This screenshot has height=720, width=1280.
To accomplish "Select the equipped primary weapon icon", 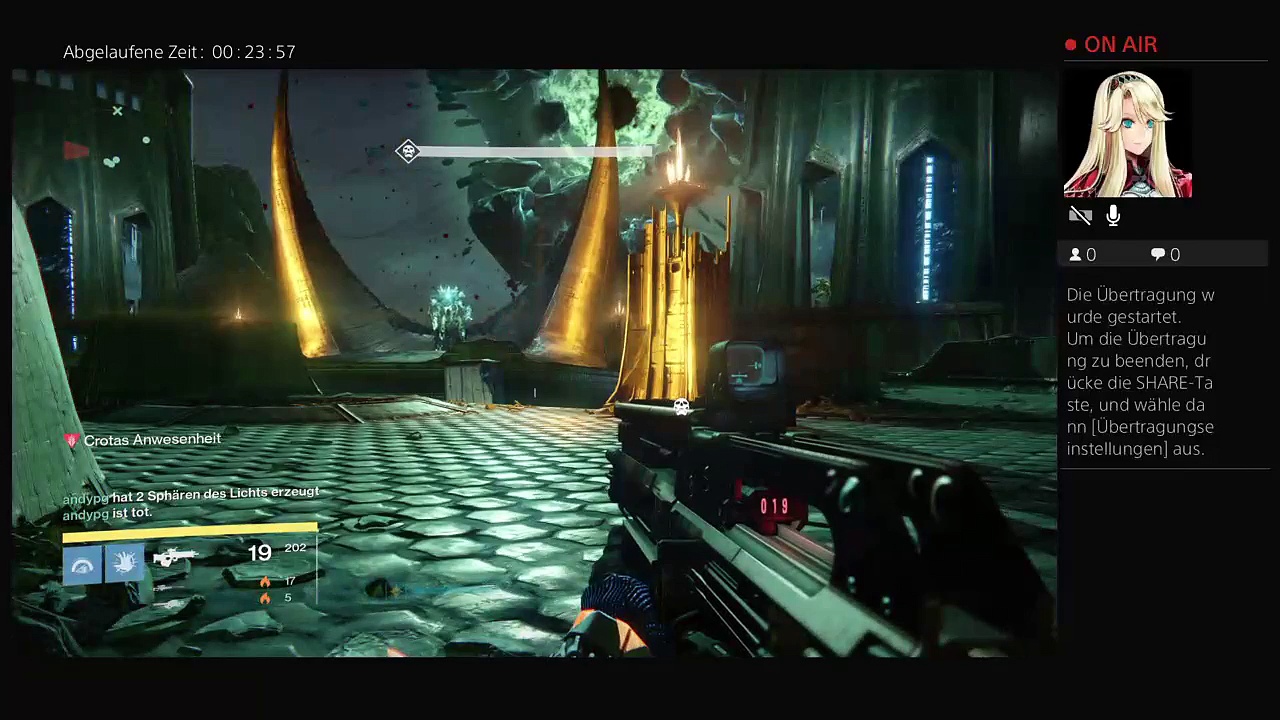I will tap(175, 556).
